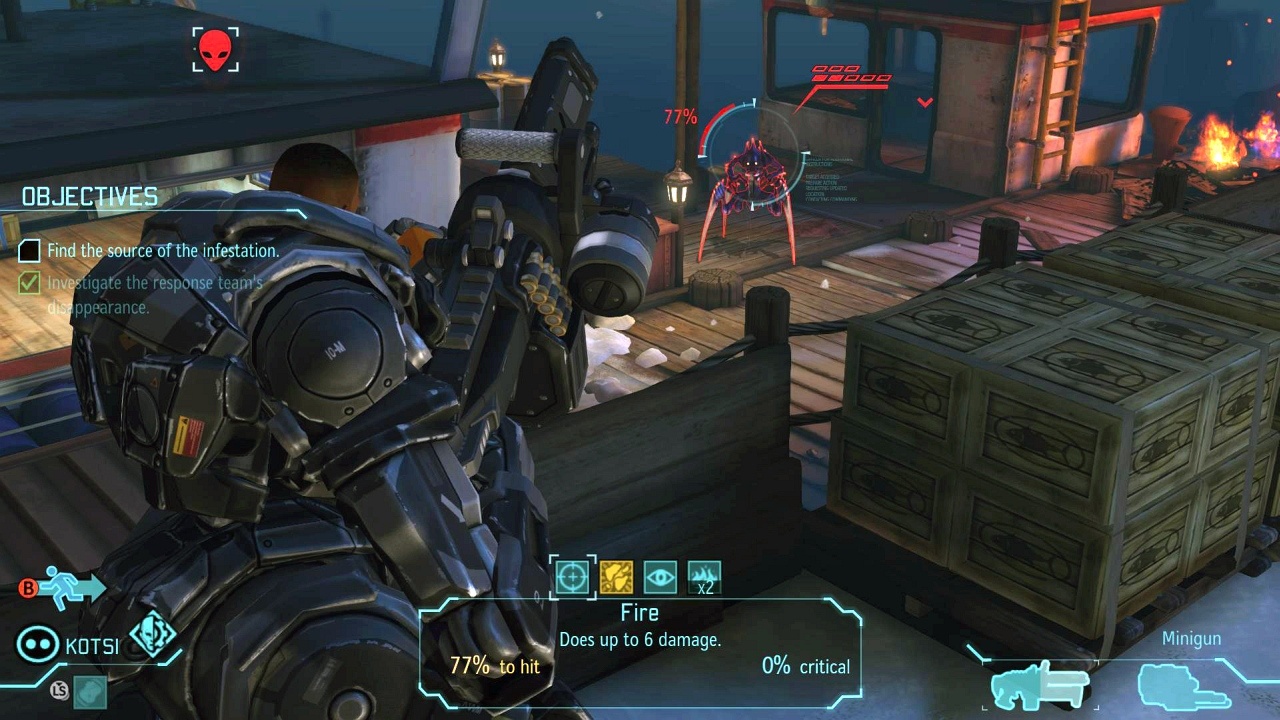Image resolution: width=1280 pixels, height=720 pixels.
Task: Click the completed Investigate objective checkbox
Action: 30,284
